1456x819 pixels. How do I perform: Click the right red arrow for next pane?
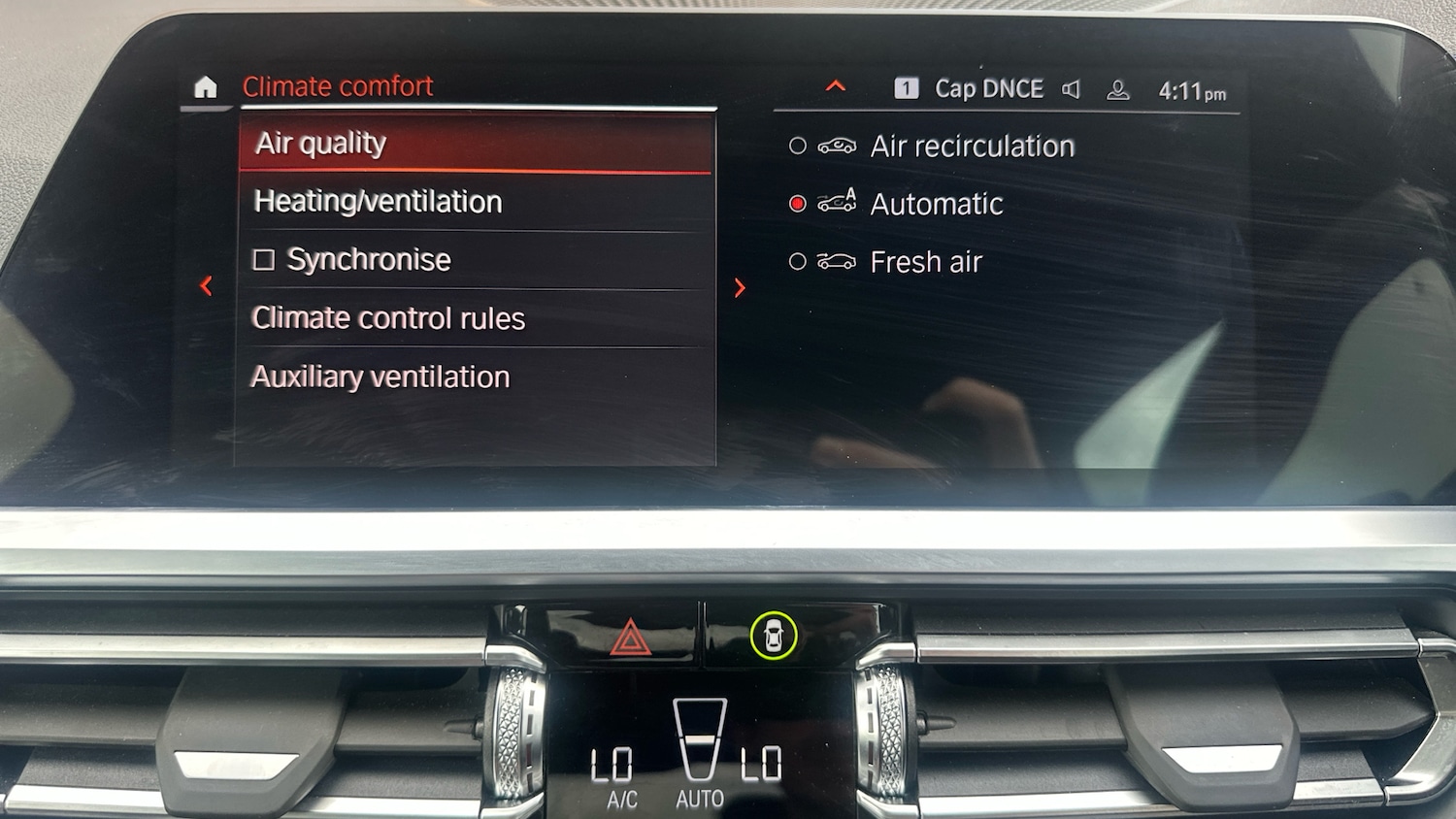pyautogui.click(x=740, y=288)
